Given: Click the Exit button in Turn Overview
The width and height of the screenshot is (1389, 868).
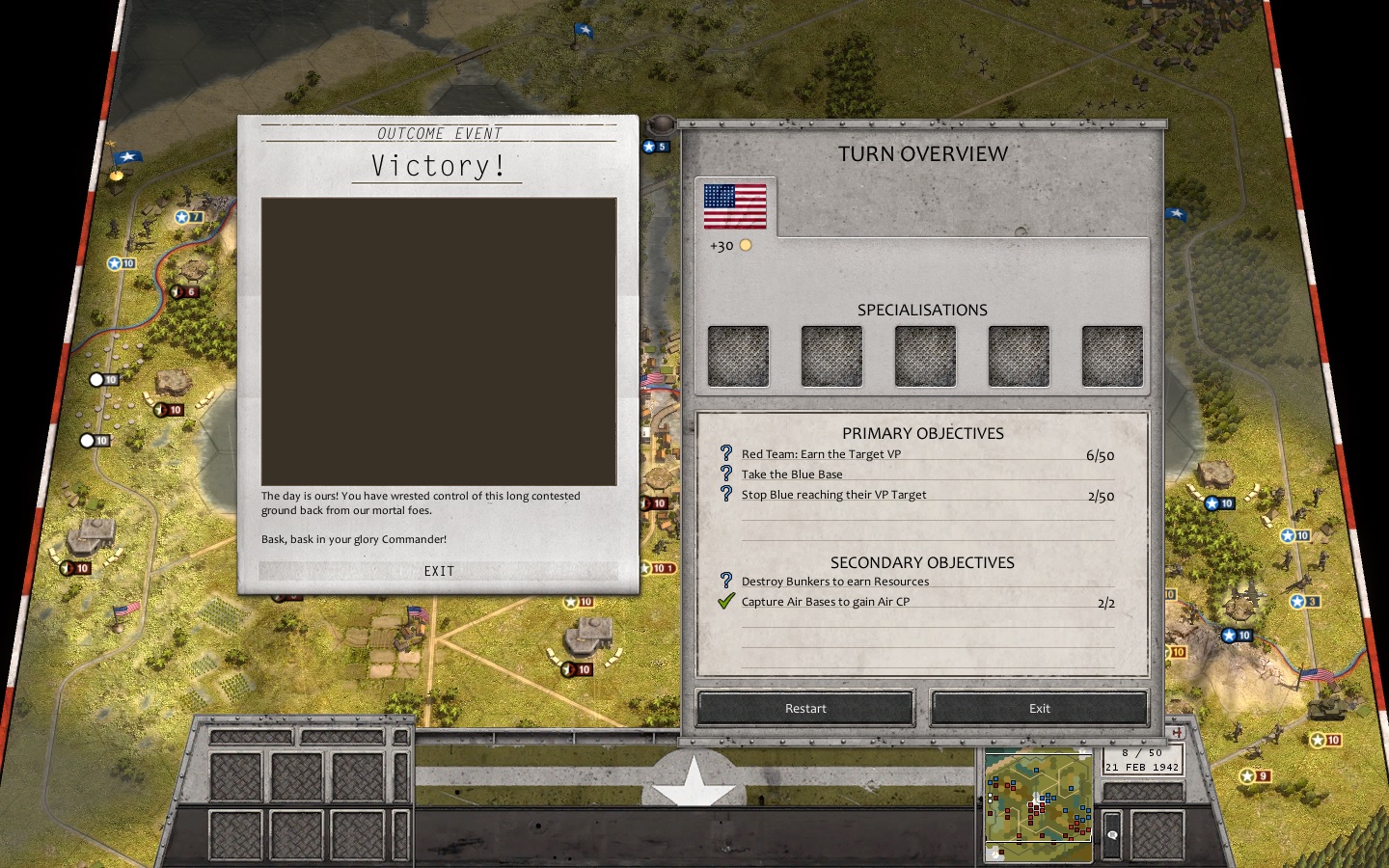Looking at the screenshot, I should click(1039, 708).
